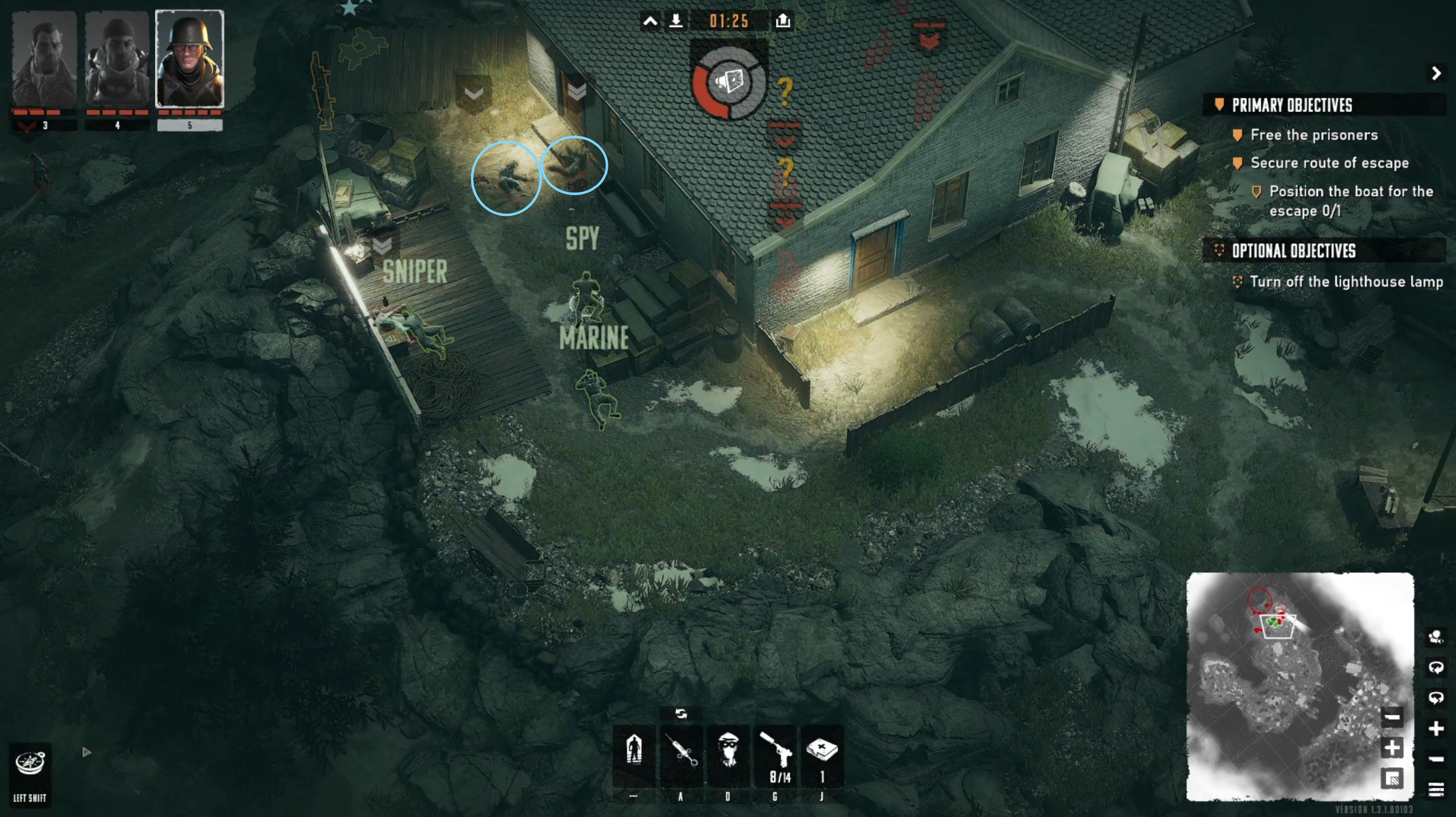Toggle the minimap size with the square icon
Screen dimensions: 1456x817
click(1392, 779)
